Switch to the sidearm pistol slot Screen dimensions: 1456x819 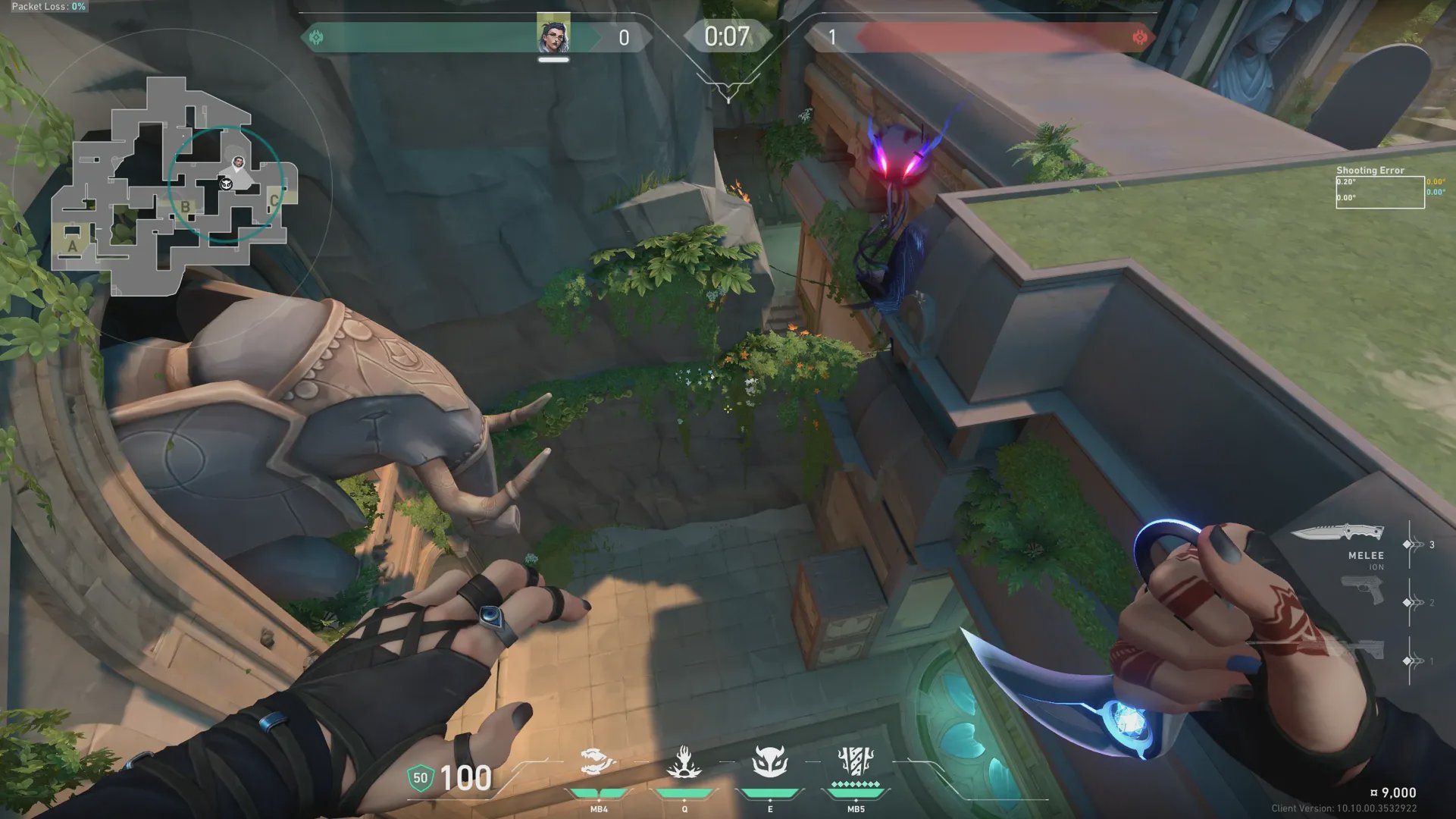point(1362,591)
